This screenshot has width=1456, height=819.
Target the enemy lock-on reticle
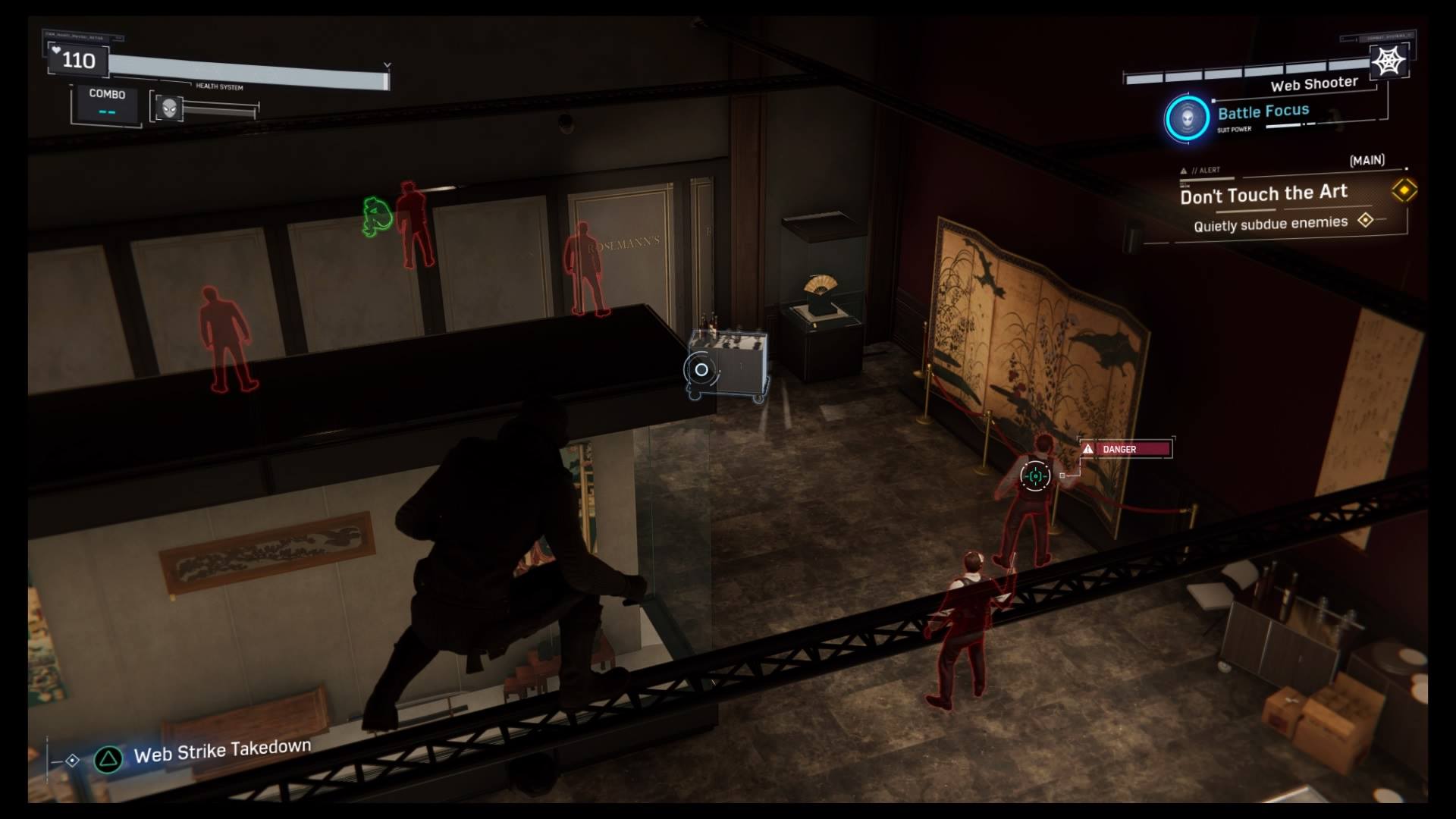point(1035,476)
